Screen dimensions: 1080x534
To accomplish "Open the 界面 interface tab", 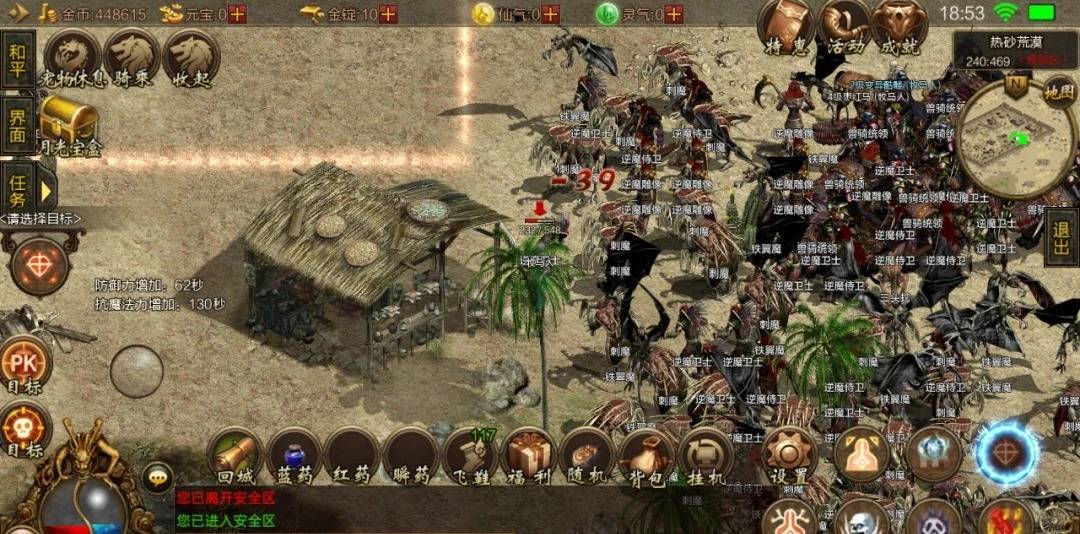I will pyautogui.click(x=18, y=125).
